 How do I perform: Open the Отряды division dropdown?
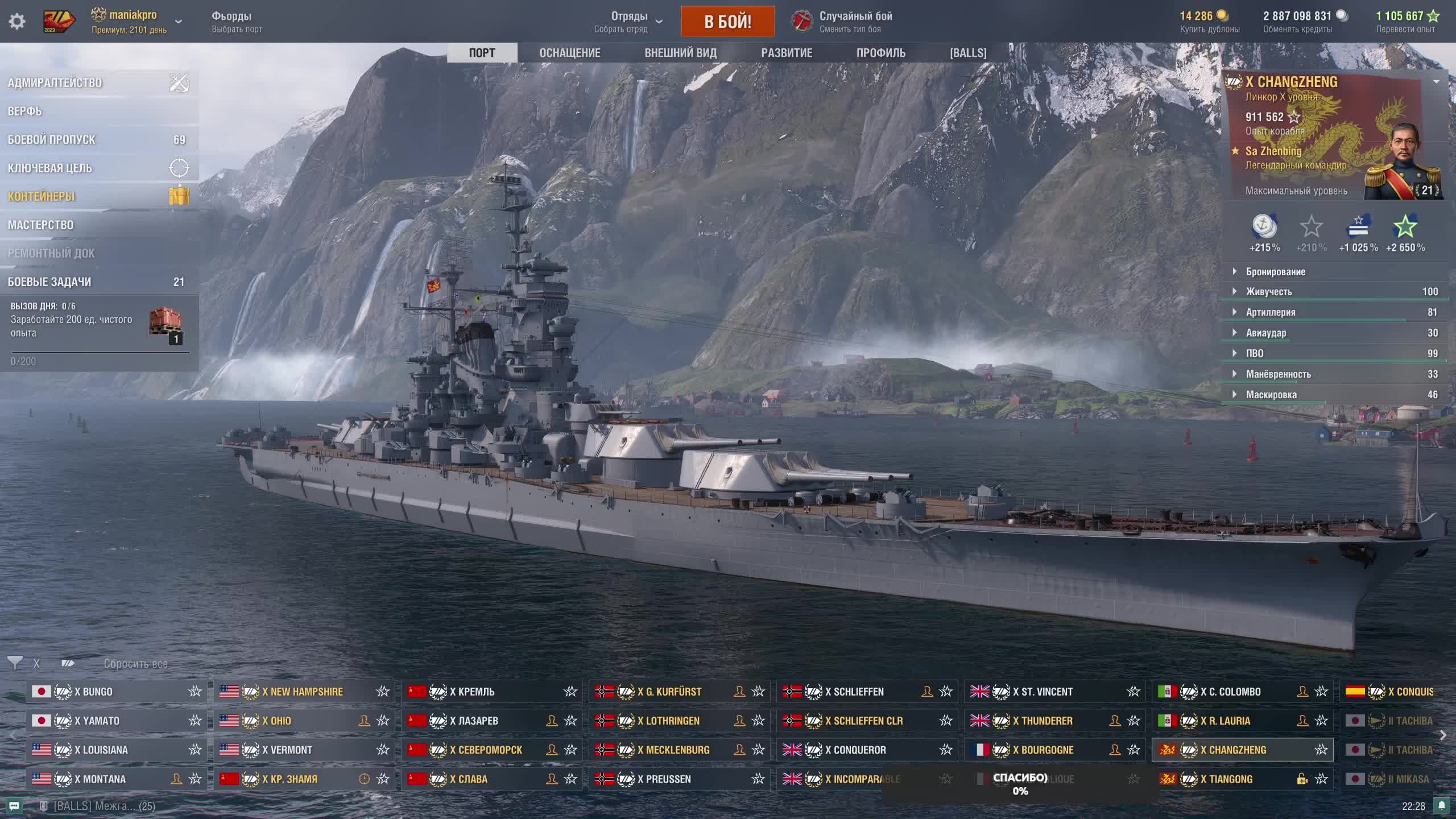tap(628, 22)
